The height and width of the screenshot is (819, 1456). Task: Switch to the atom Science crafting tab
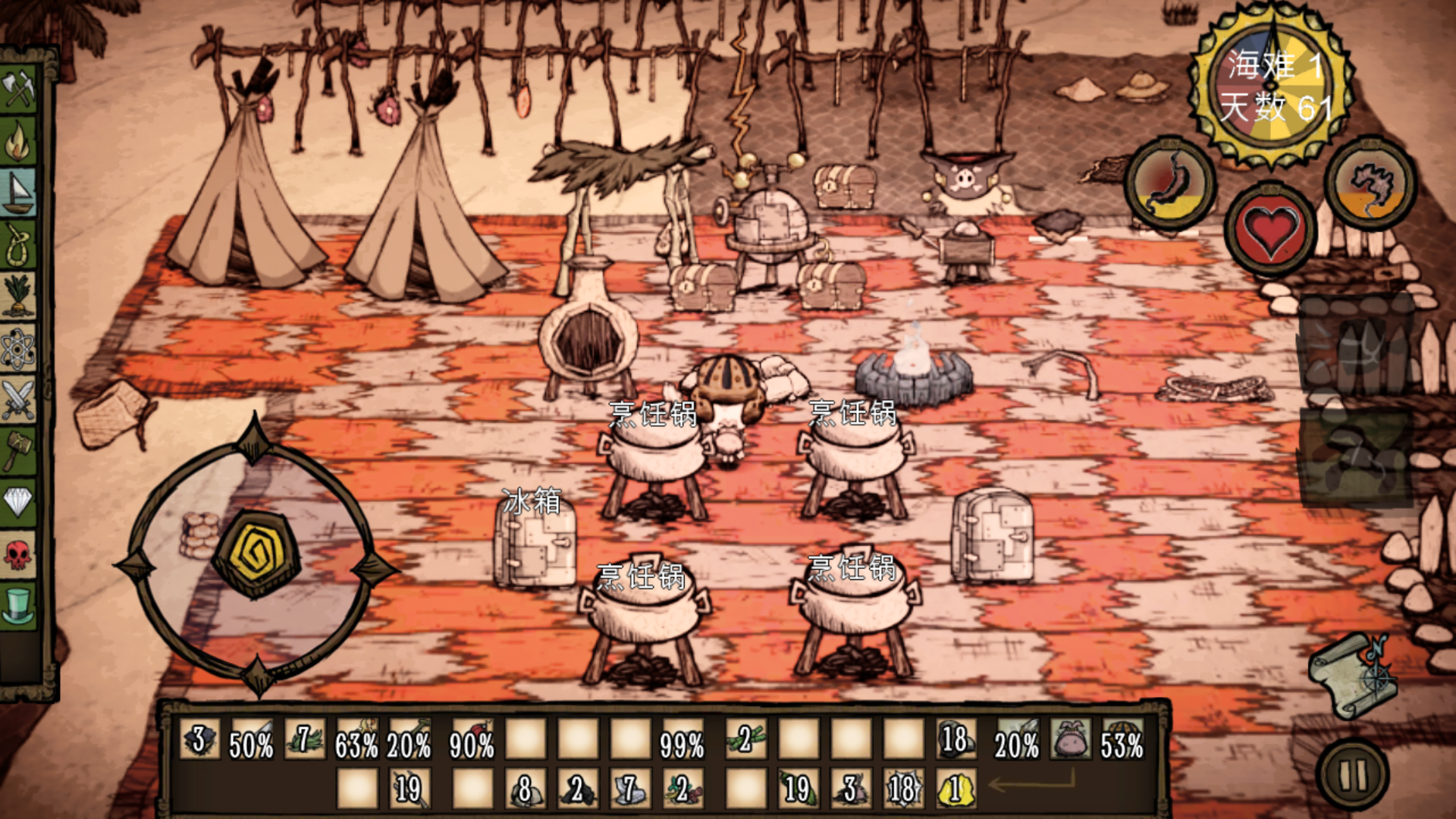(x=19, y=349)
